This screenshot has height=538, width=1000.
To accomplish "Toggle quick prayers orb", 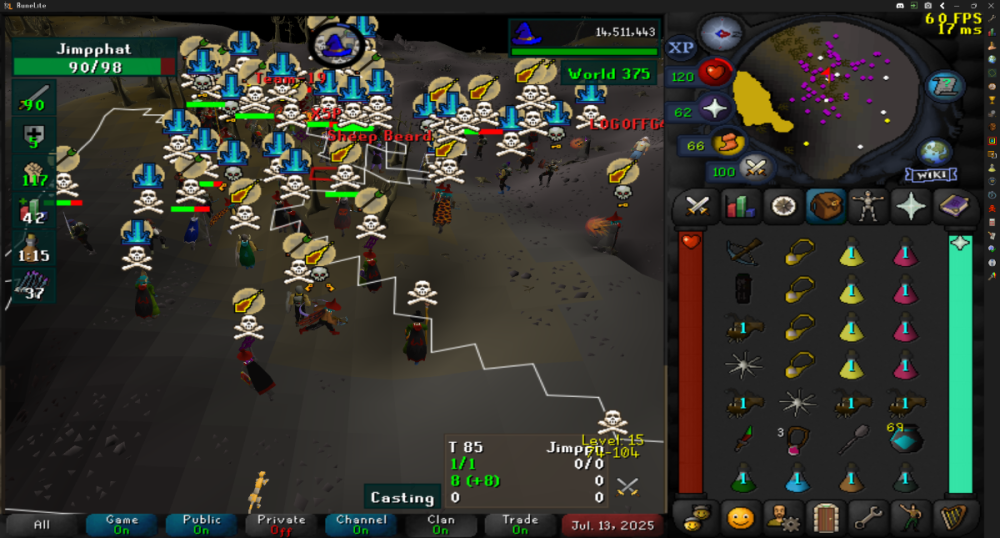I will [716, 109].
